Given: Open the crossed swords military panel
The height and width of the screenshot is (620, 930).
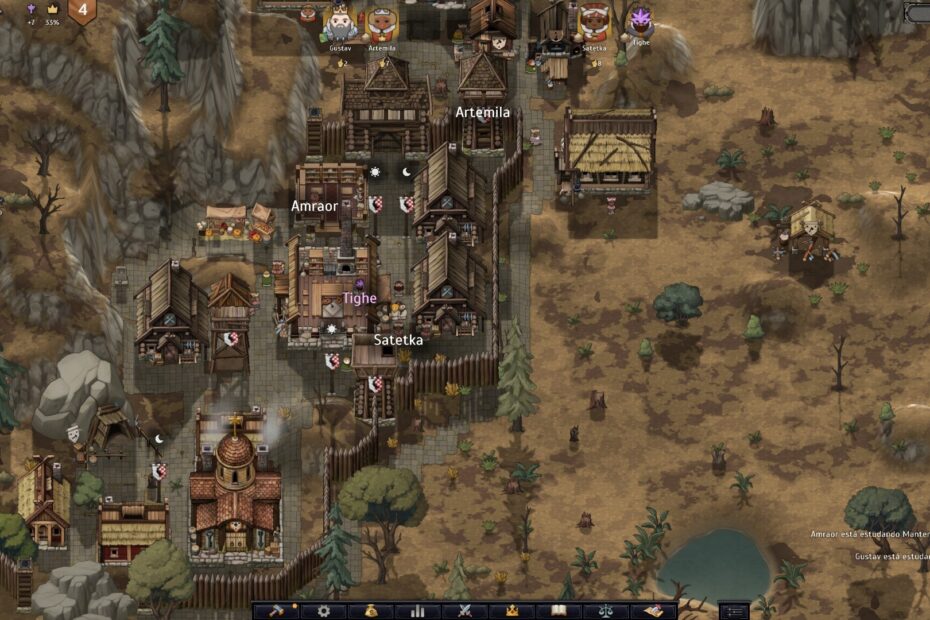Looking at the screenshot, I should pos(465,610).
